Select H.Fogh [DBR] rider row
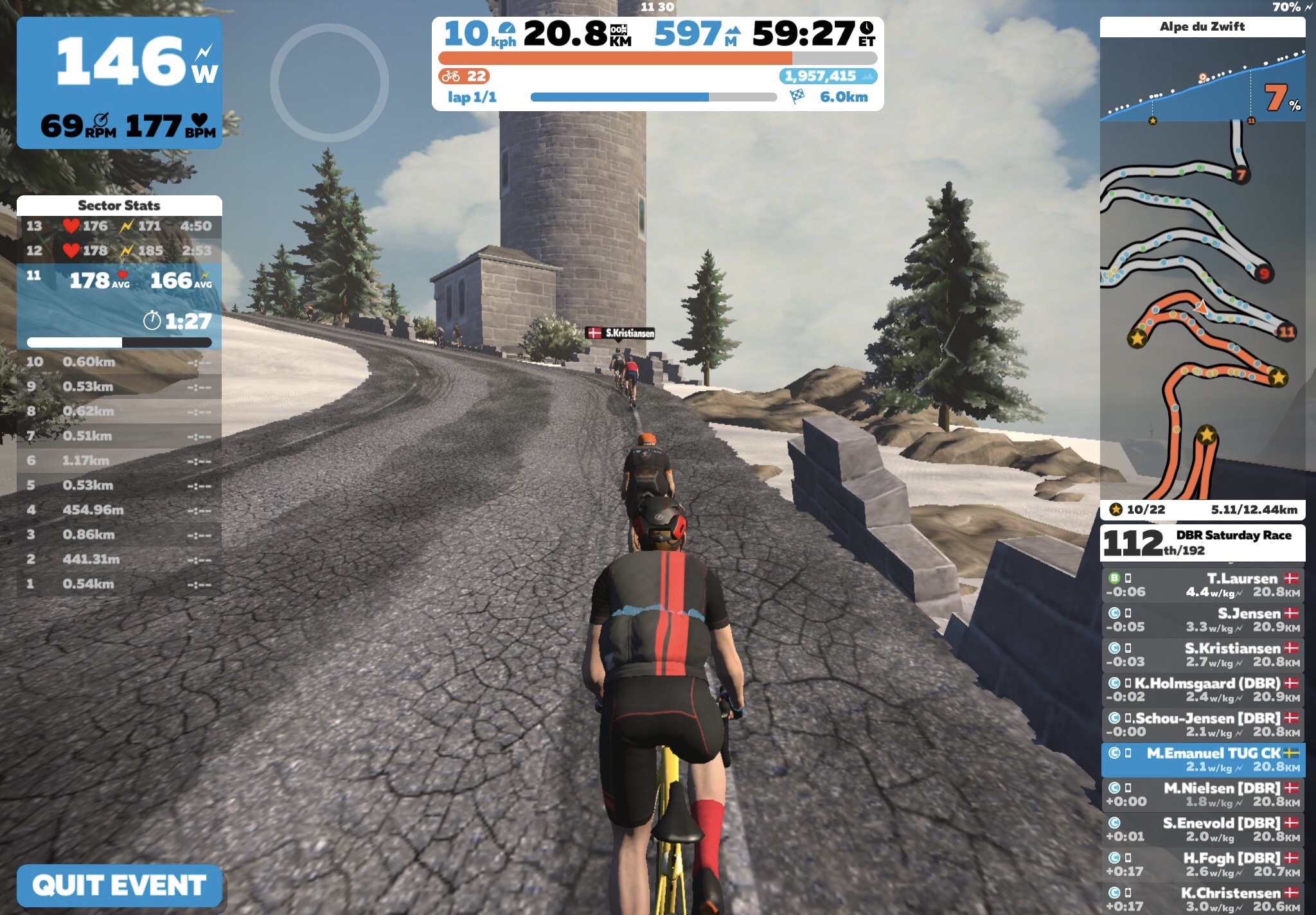Viewport: 1316px width, 915px height. [1202, 864]
